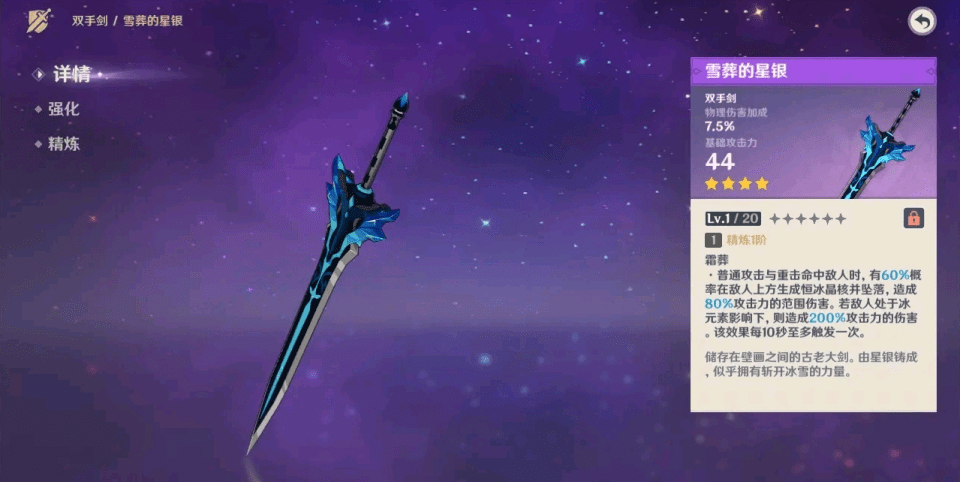Switch to the 强化 enhance tab
The width and height of the screenshot is (960, 482).
63,109
